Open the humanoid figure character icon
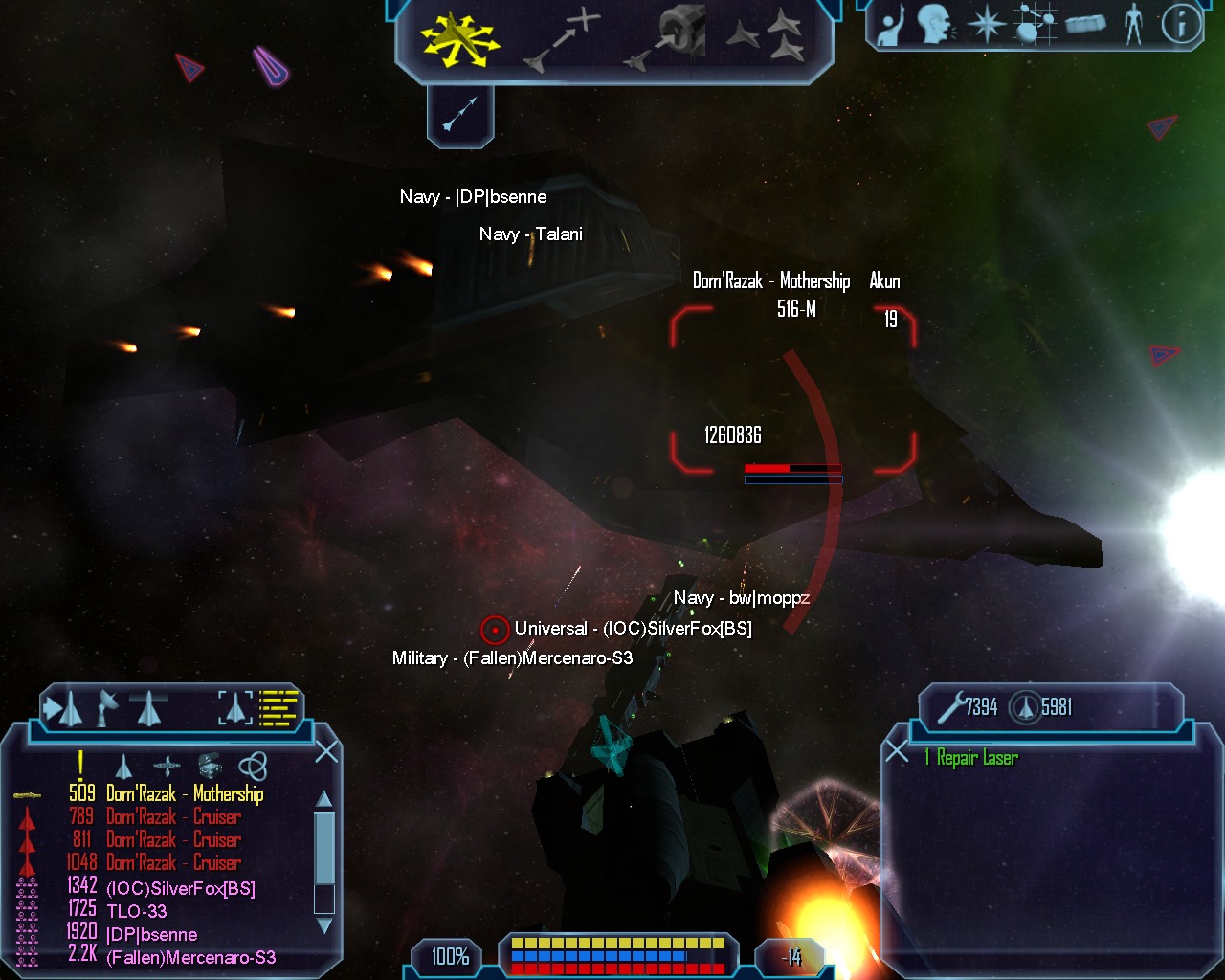The width and height of the screenshot is (1225, 980). (x=1134, y=25)
